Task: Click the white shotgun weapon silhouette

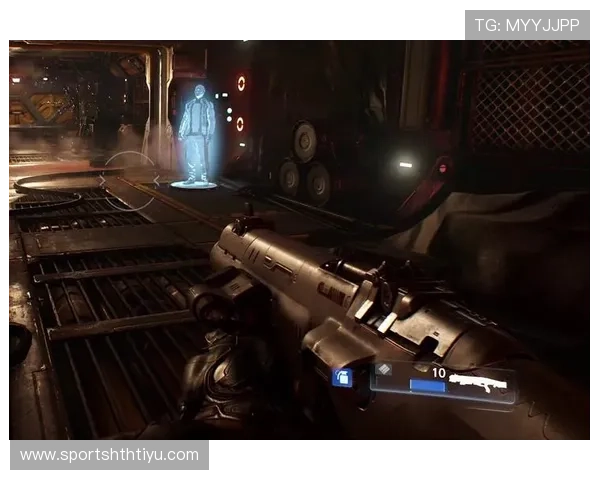Action: [478, 382]
